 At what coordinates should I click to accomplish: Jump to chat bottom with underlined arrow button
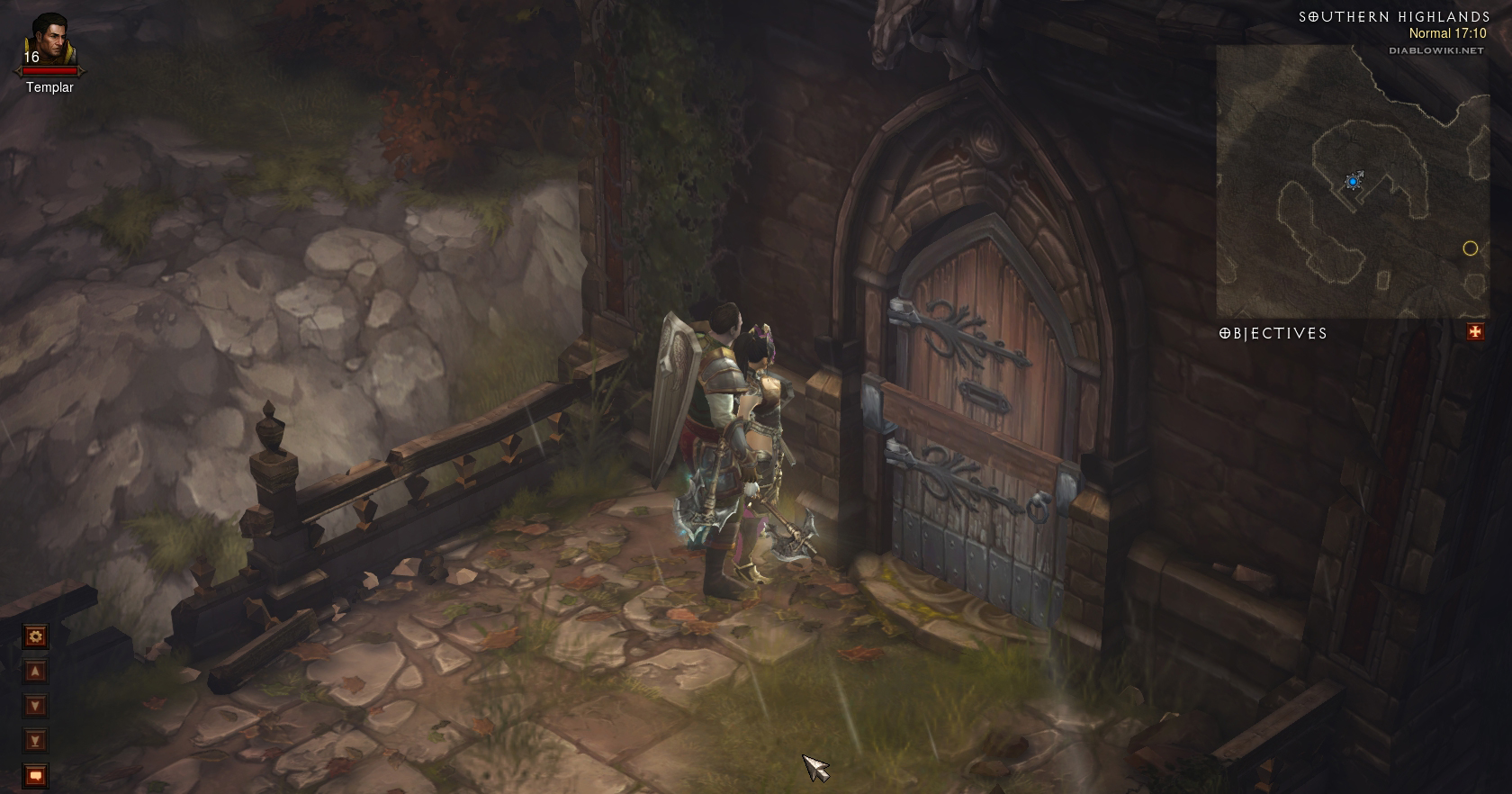[x=35, y=741]
